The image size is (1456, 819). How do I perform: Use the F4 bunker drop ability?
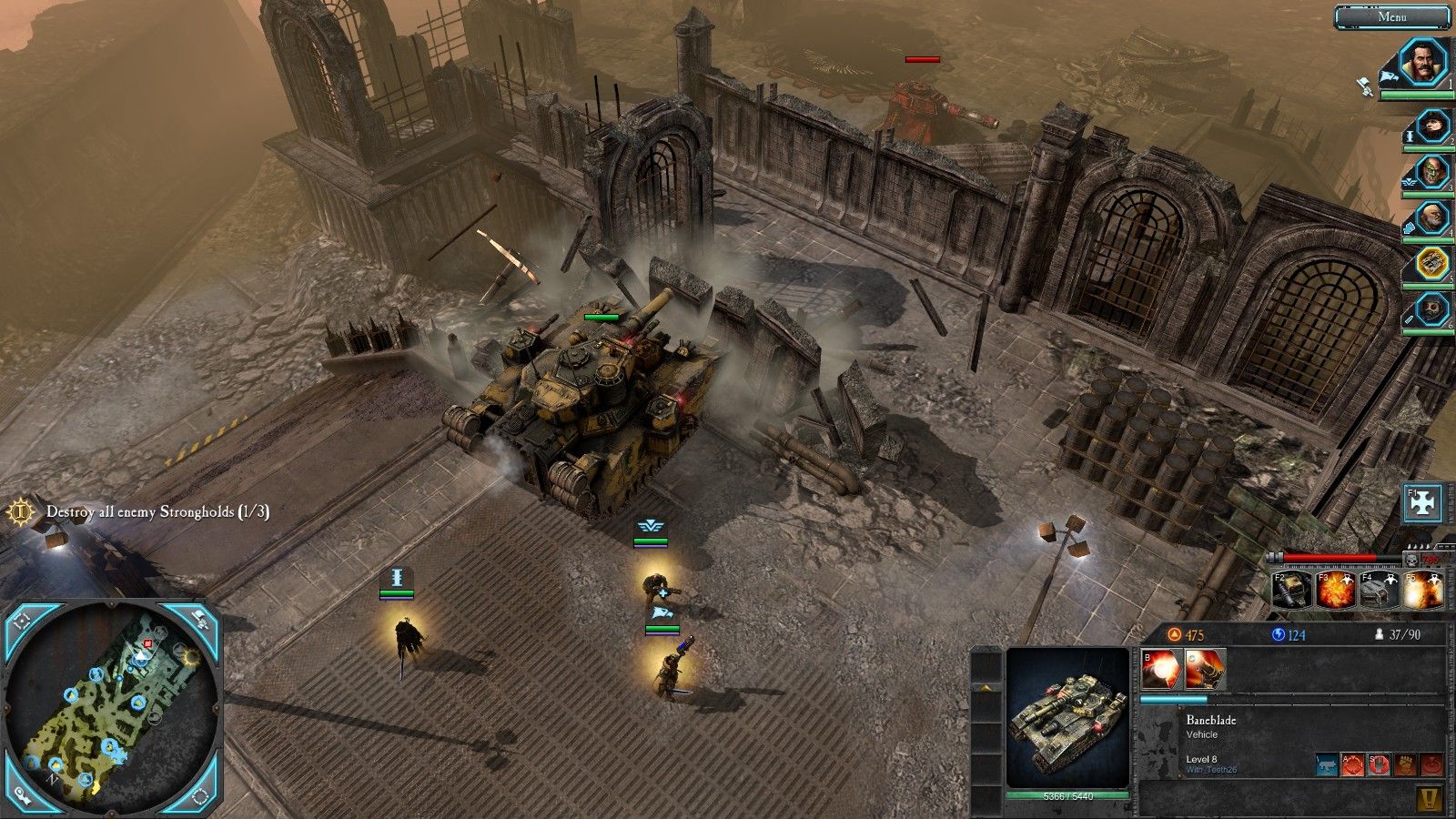point(1379,591)
